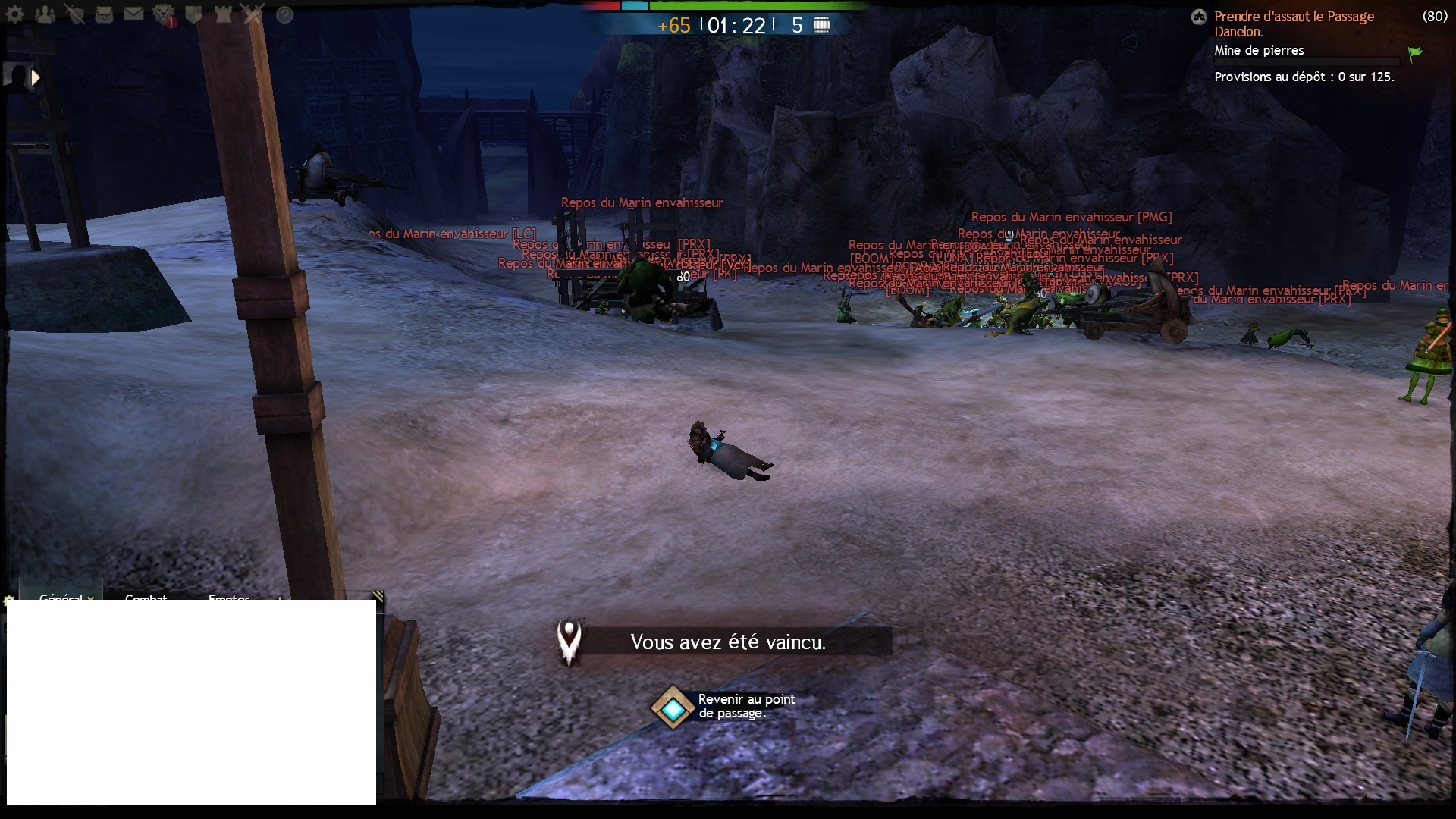Click Revenir au point de passage
The image size is (1456, 819).
coord(673,707)
